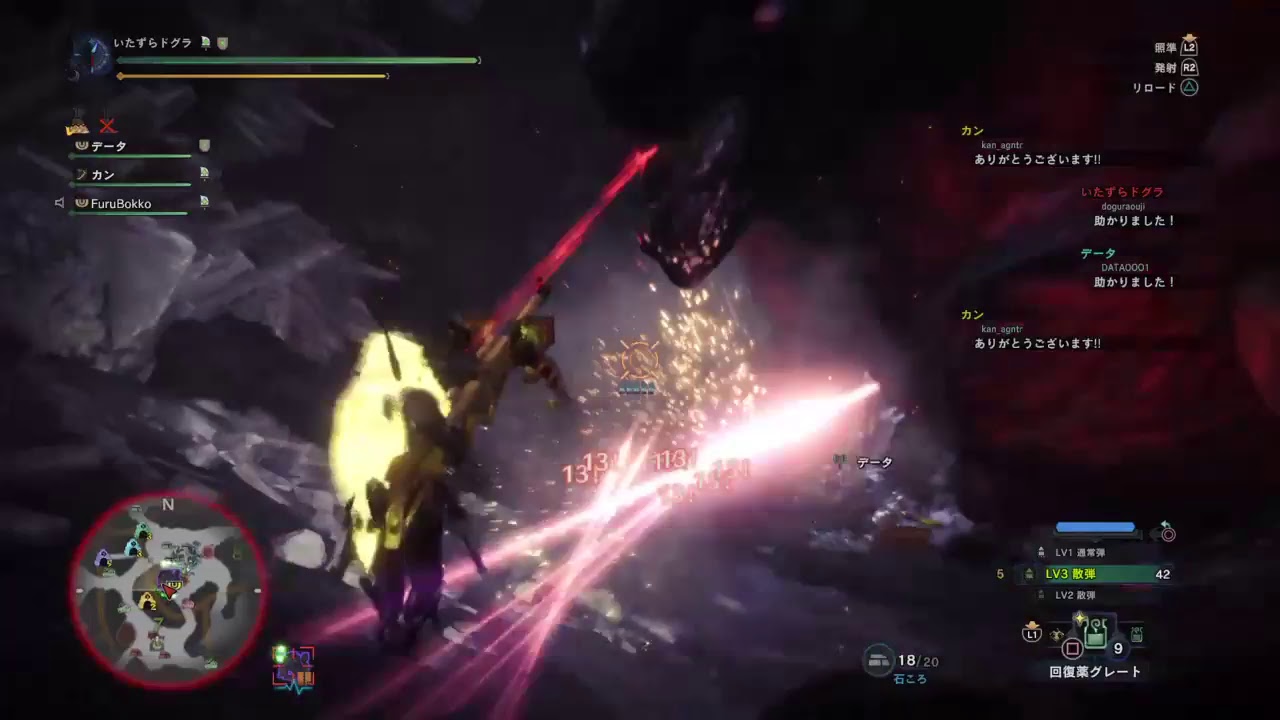Select the LV3 散弾 ammo icon

[1029, 573]
